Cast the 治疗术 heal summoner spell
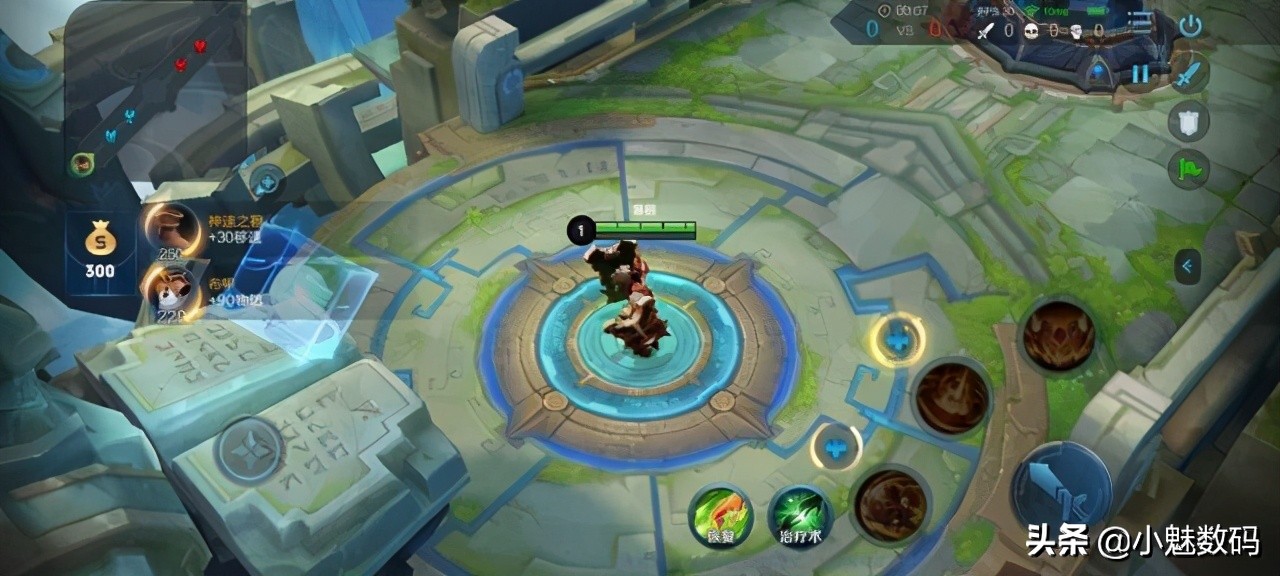The height and width of the screenshot is (576, 1280). (x=801, y=517)
